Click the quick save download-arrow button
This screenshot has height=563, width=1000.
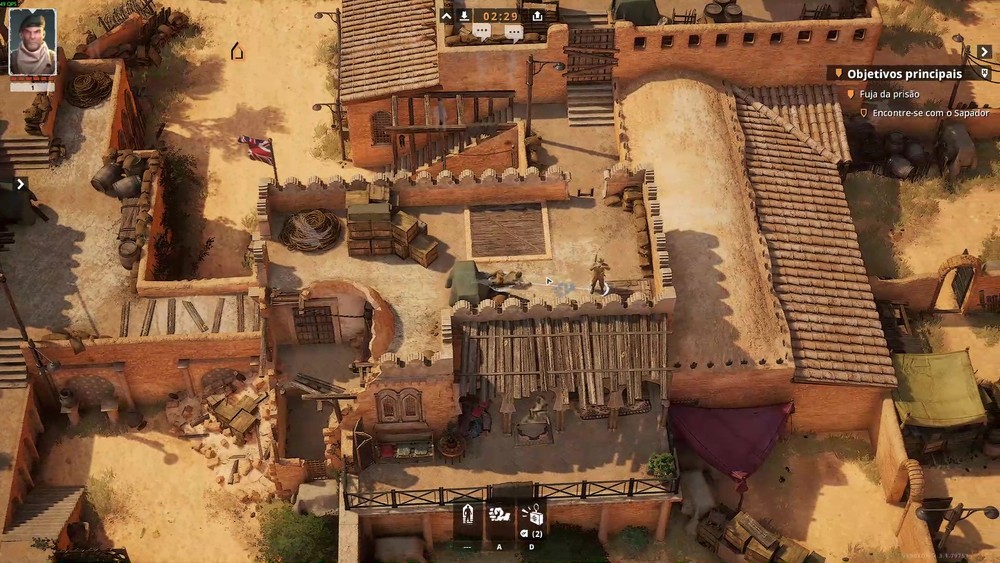pos(465,16)
